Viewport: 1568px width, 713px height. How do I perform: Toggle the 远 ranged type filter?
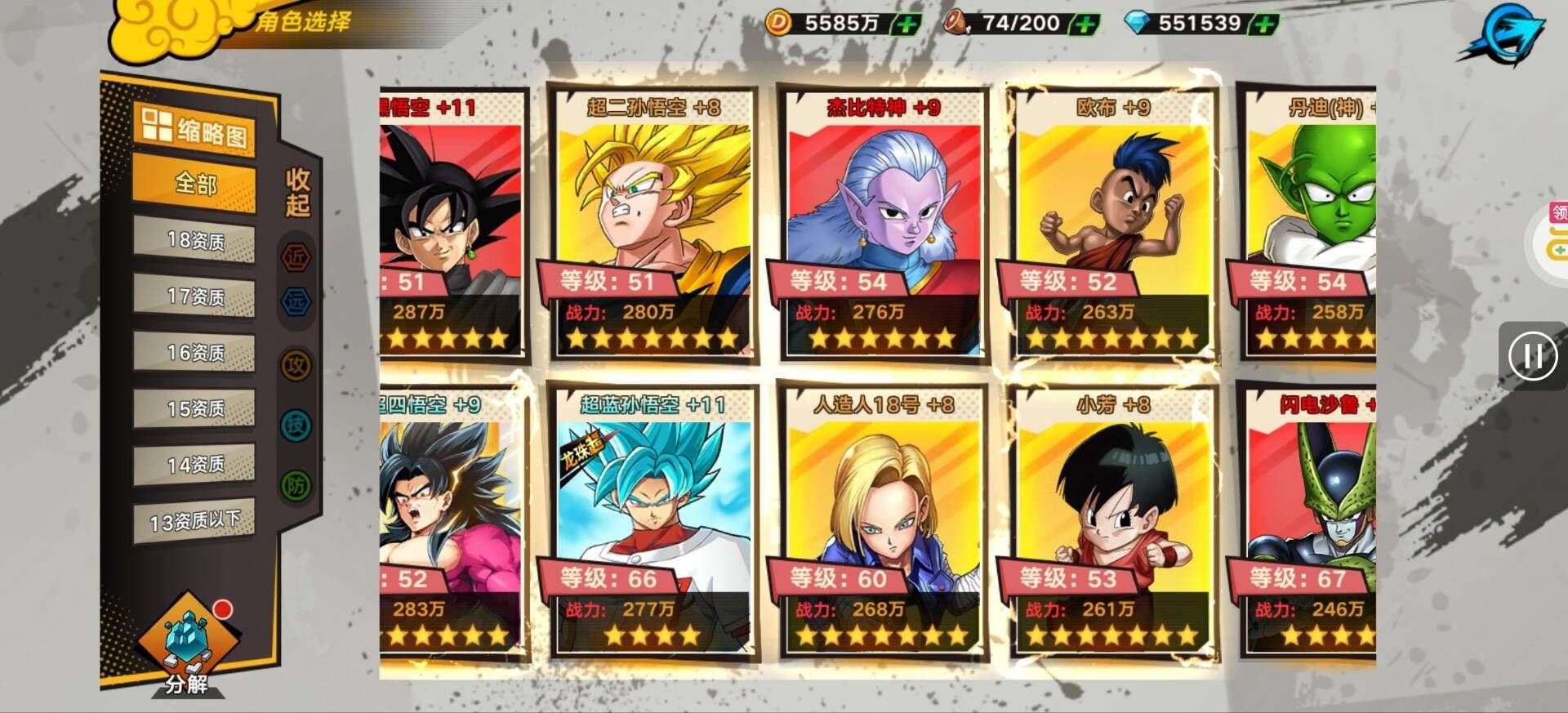(296, 302)
